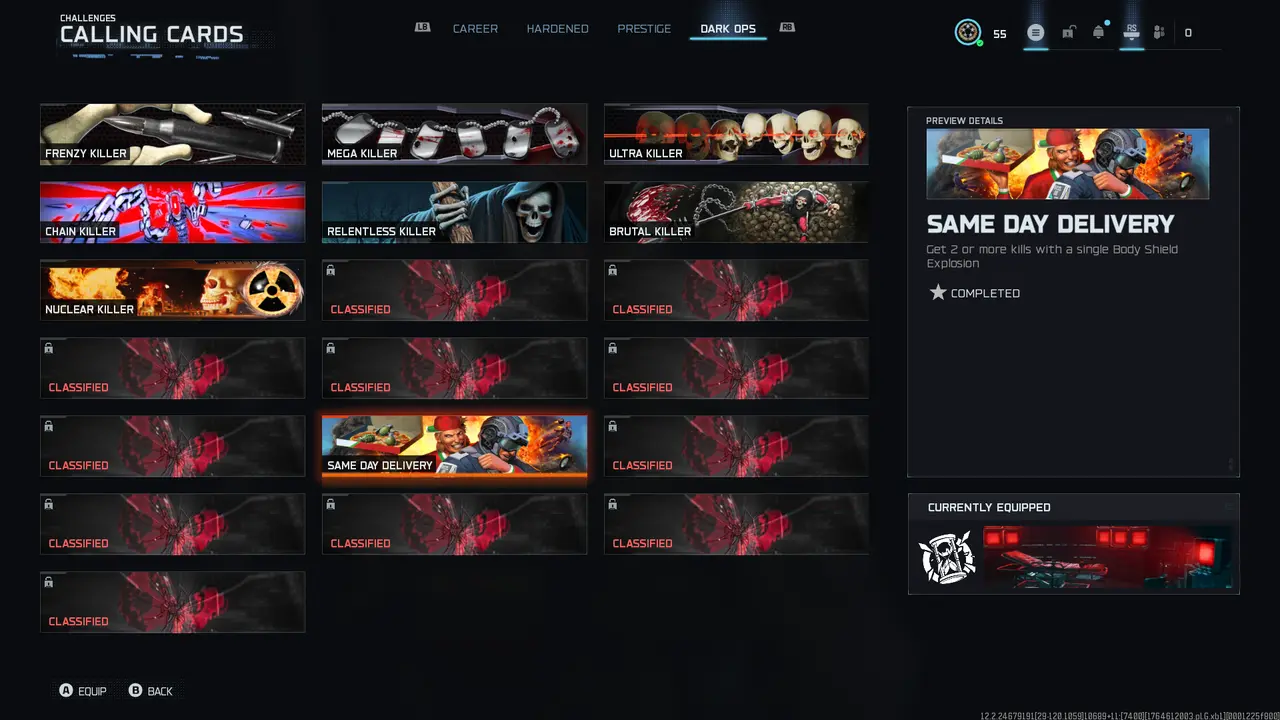Viewport: 1280px width, 720px height.
Task: Click the FRENZY KILLER calling card
Action: click(x=172, y=134)
